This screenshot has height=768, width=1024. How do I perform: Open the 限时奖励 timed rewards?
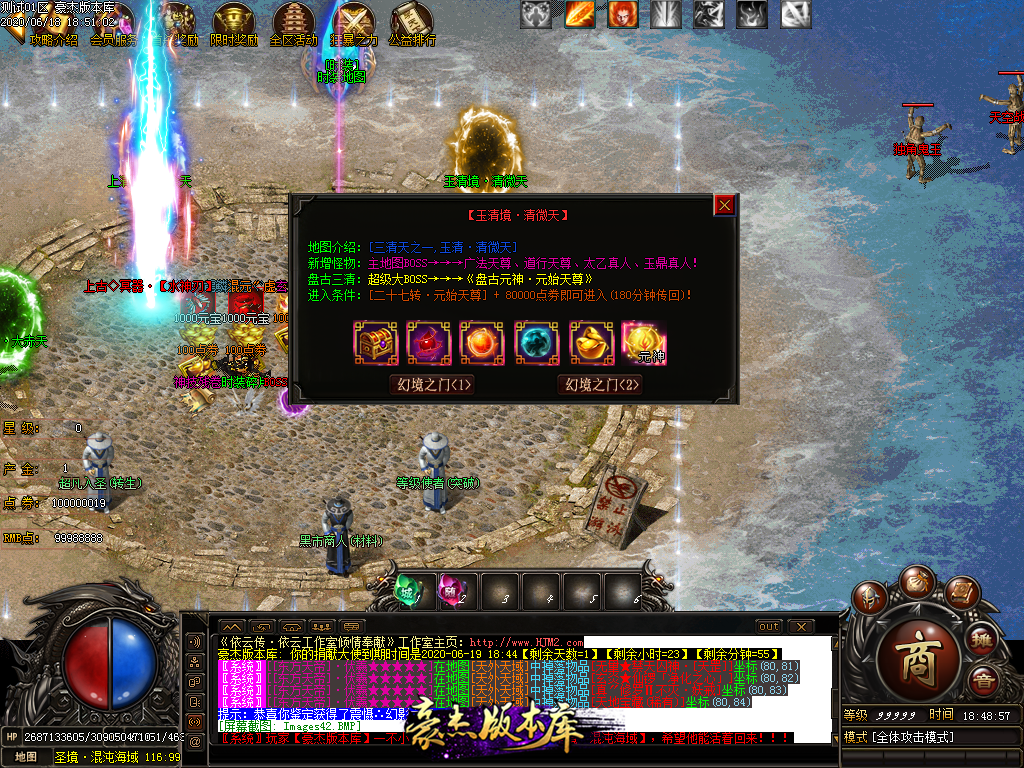pos(232,24)
